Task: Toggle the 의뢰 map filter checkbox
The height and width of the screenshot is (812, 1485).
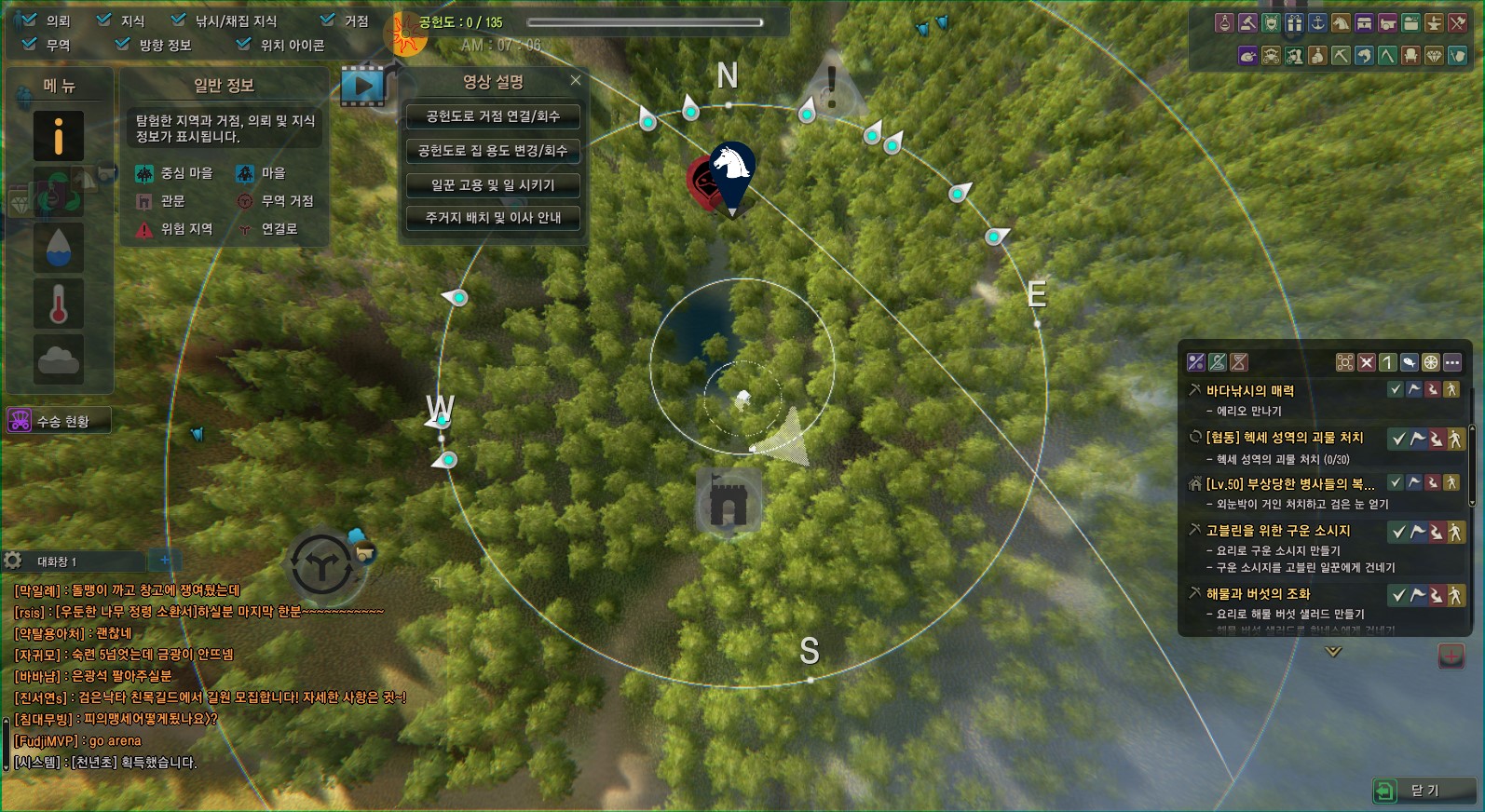Action: point(29,20)
